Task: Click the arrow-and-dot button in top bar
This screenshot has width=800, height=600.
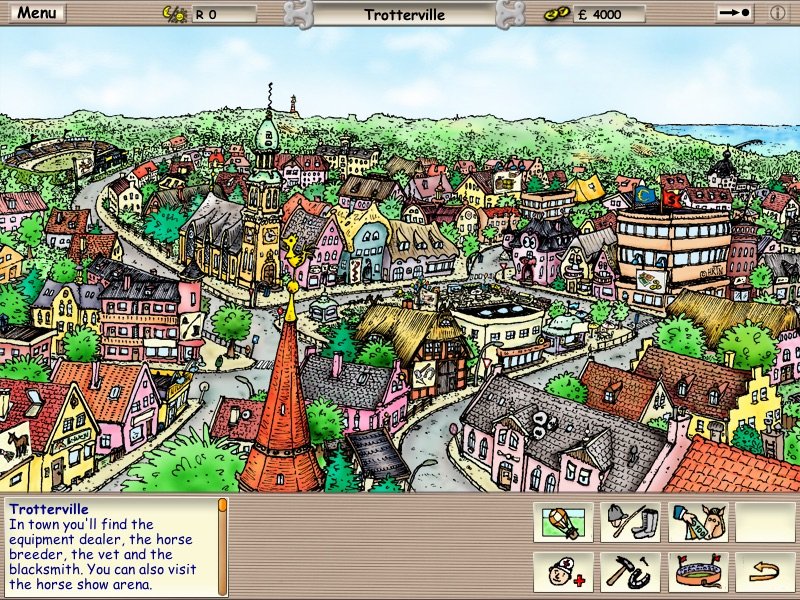Action: click(x=735, y=14)
